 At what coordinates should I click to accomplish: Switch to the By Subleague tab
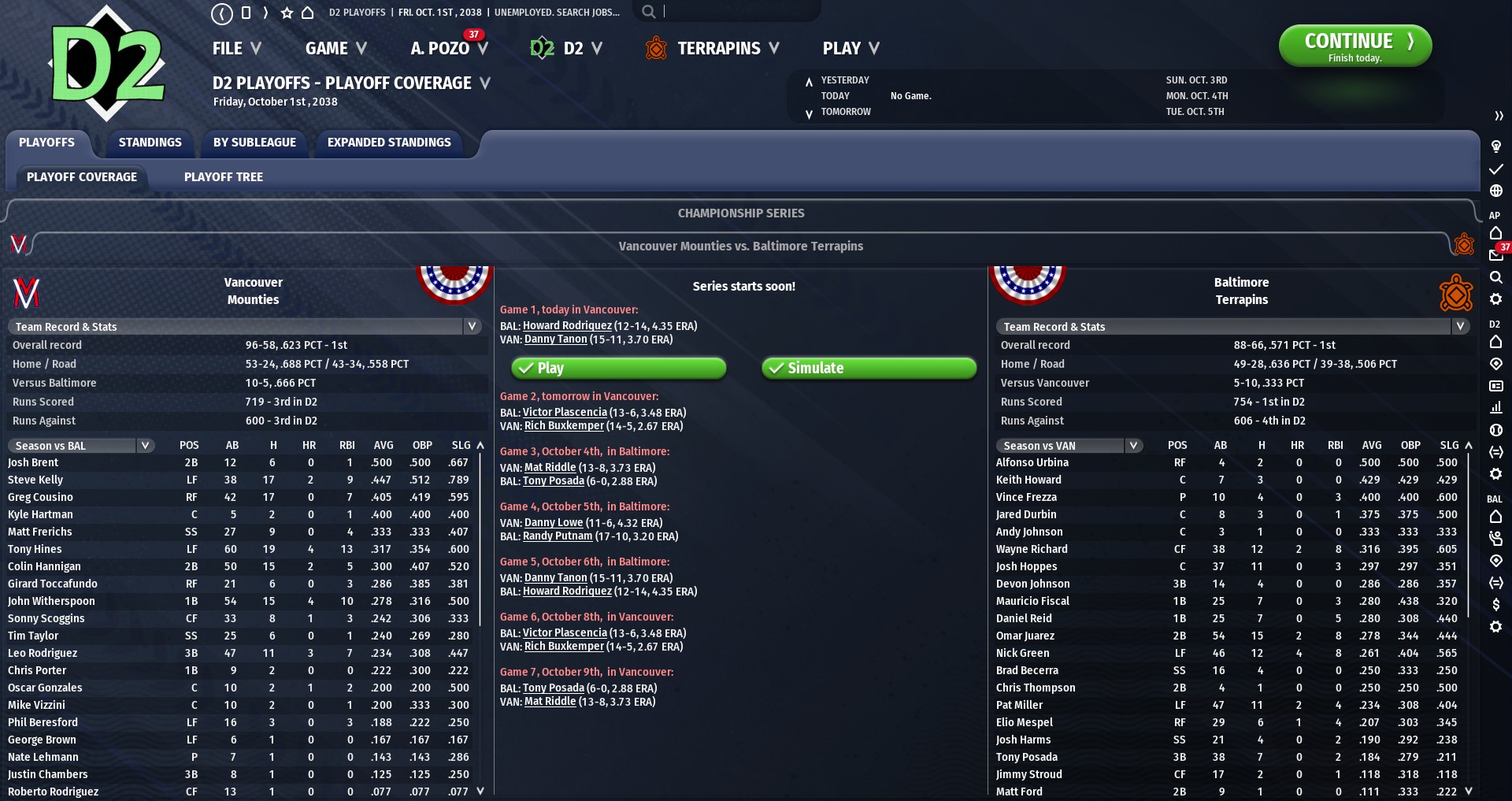pyautogui.click(x=254, y=143)
